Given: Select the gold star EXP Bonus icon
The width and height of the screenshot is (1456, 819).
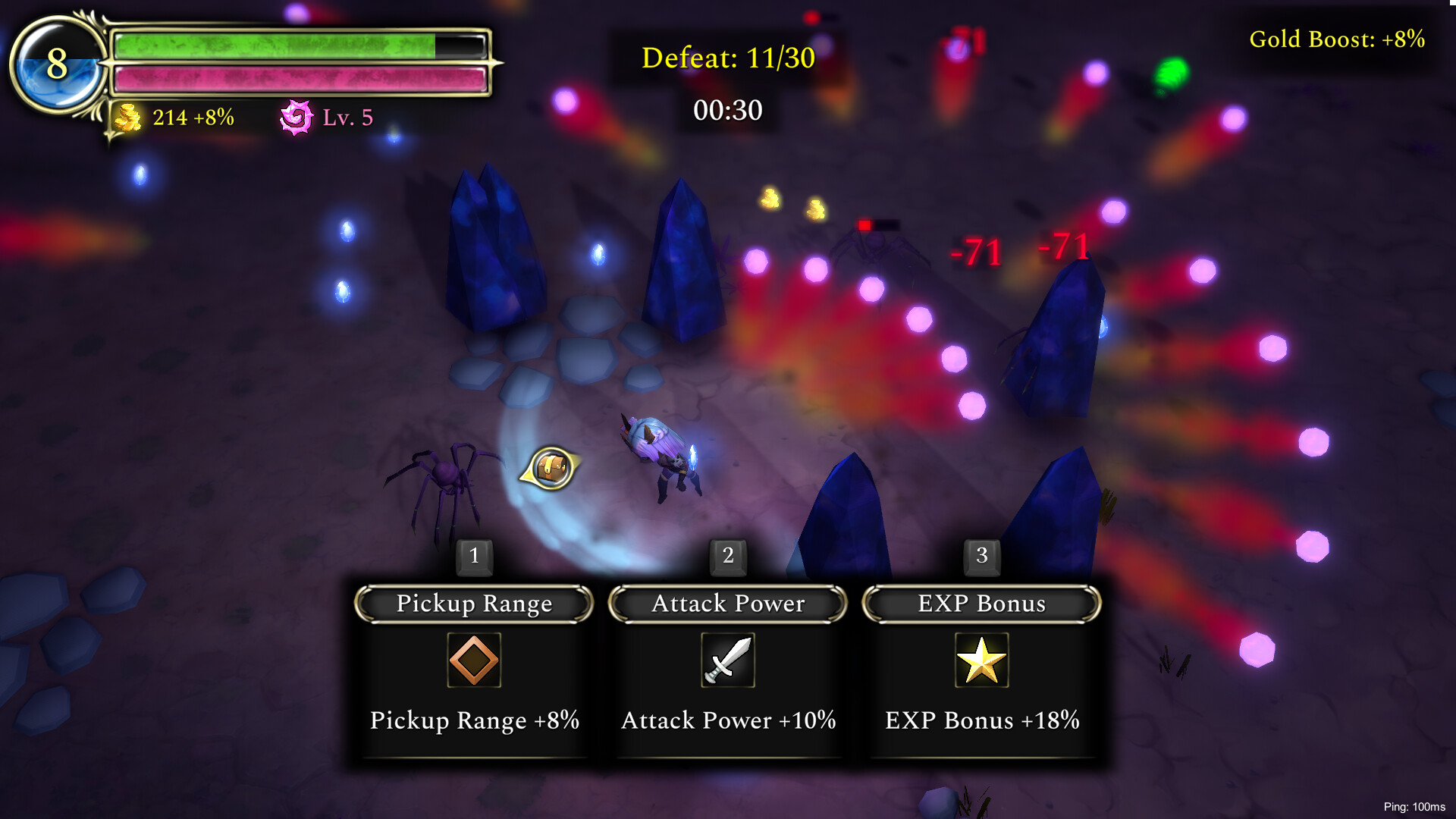Looking at the screenshot, I should (981, 661).
